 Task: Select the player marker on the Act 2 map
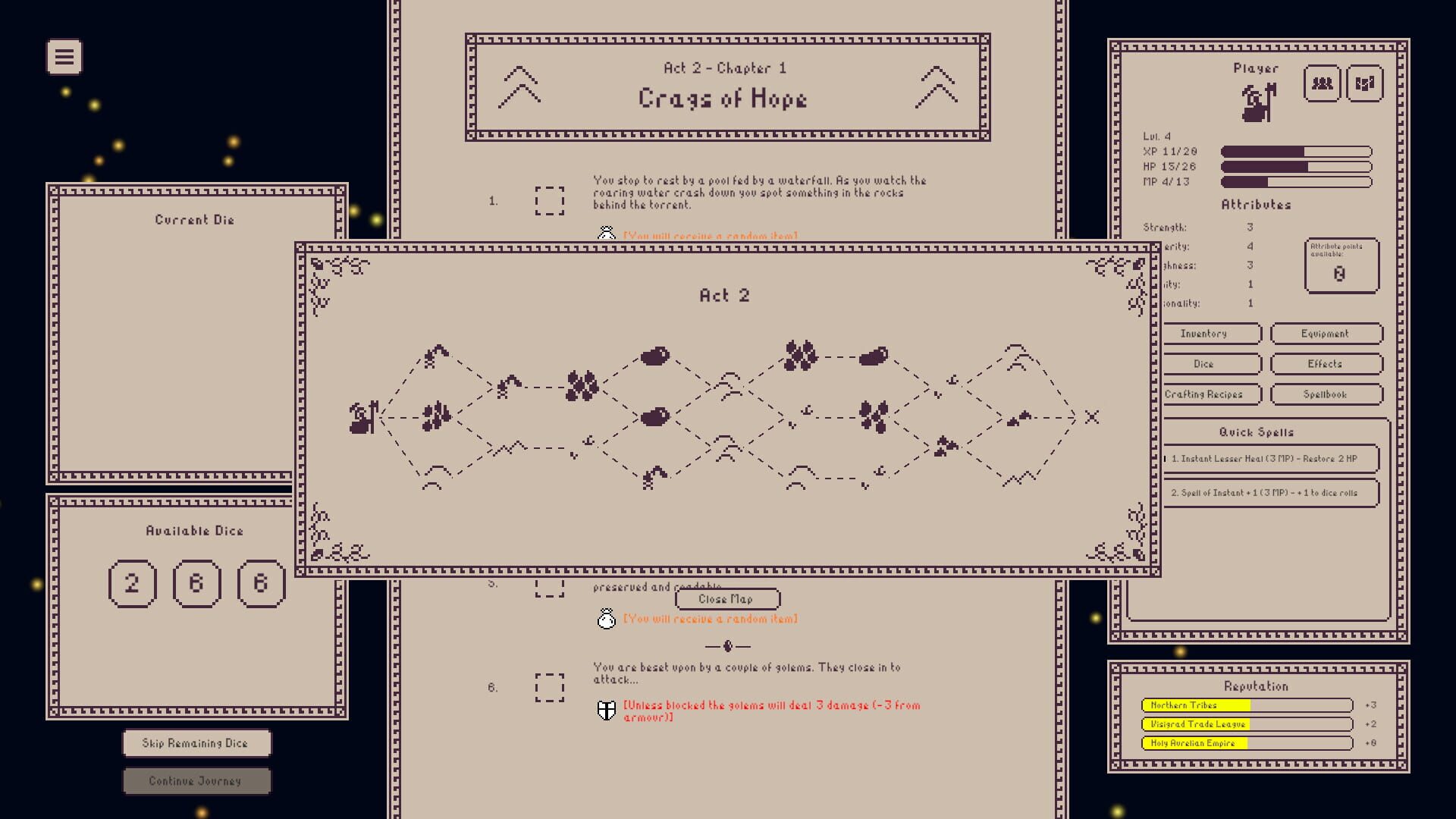(362, 416)
